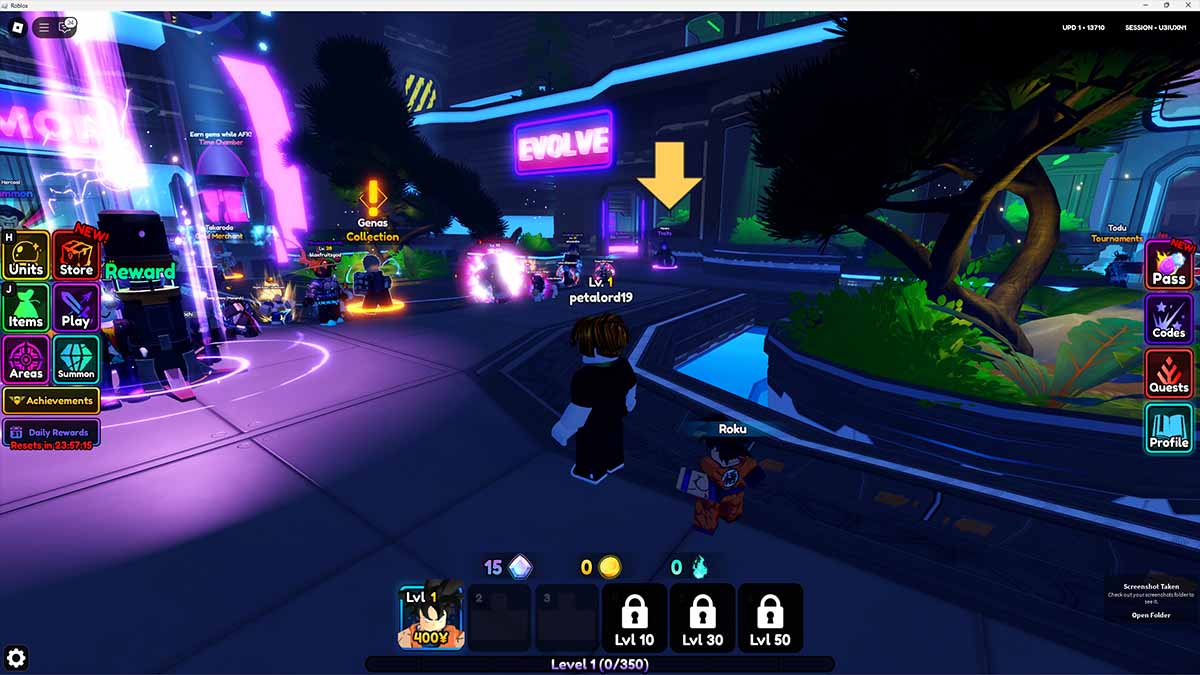Click the locked Lvl 10 slot
Screen dimensions: 1200x675
point(635,617)
